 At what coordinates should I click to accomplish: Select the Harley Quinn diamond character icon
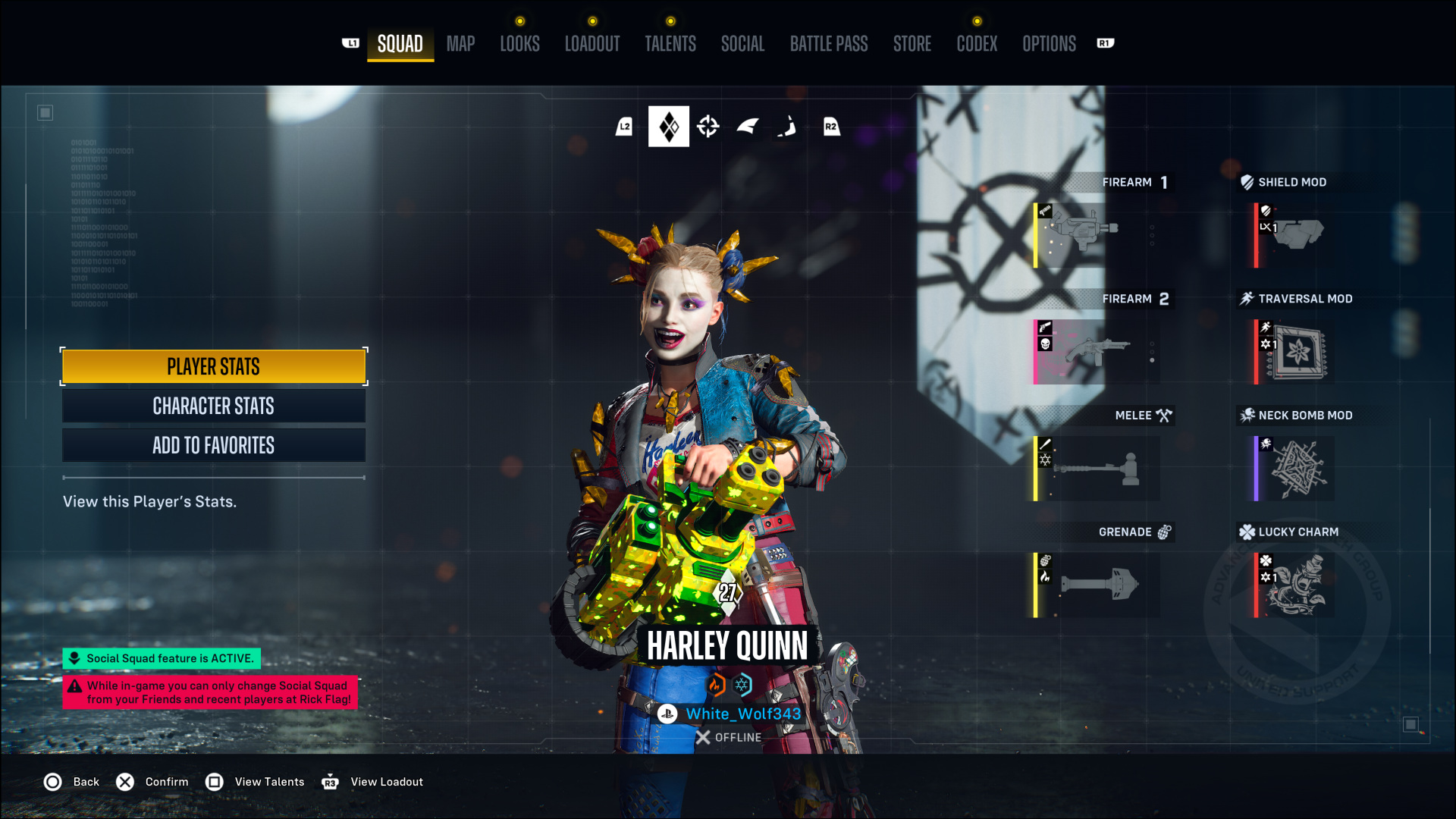point(668,127)
